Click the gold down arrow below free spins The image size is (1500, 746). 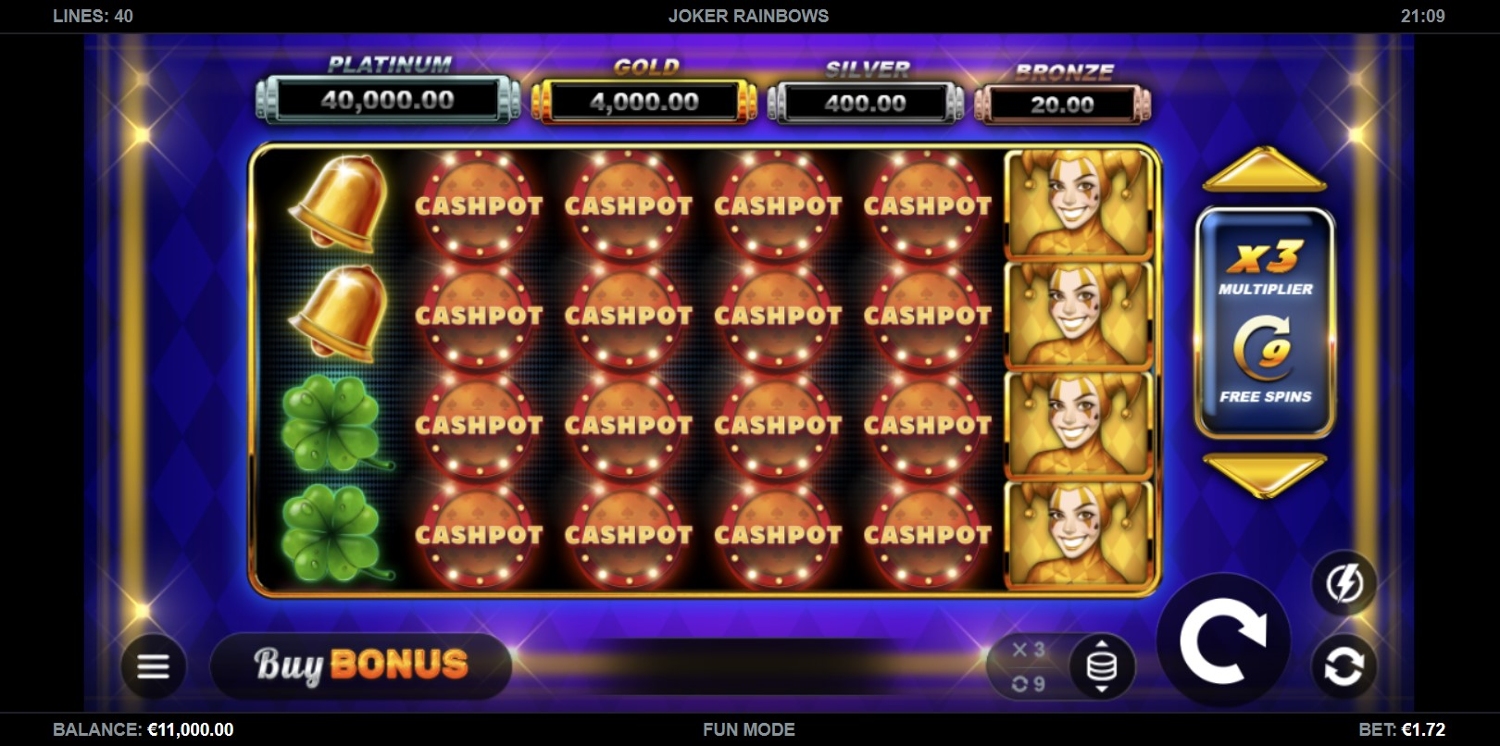point(1265,474)
